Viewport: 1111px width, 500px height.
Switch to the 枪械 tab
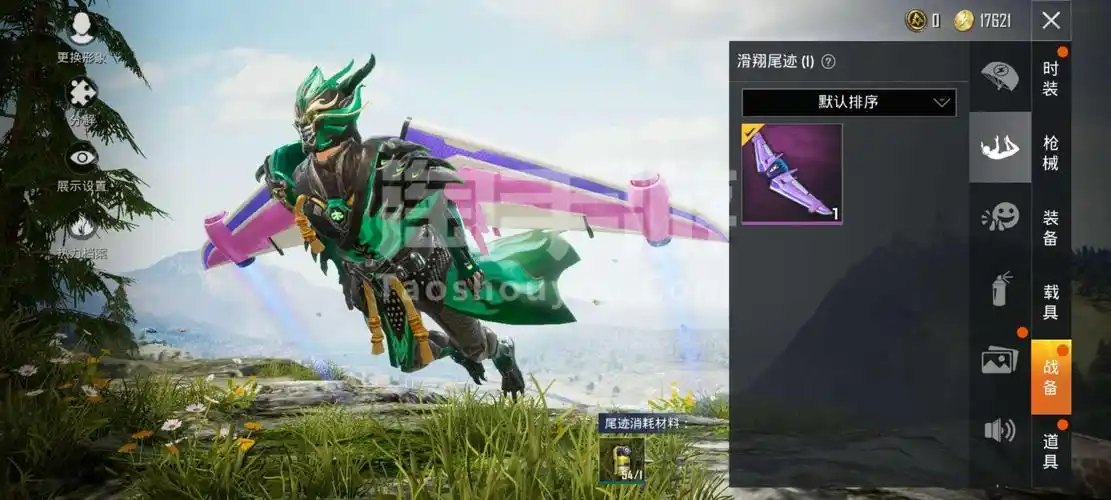(1051, 152)
